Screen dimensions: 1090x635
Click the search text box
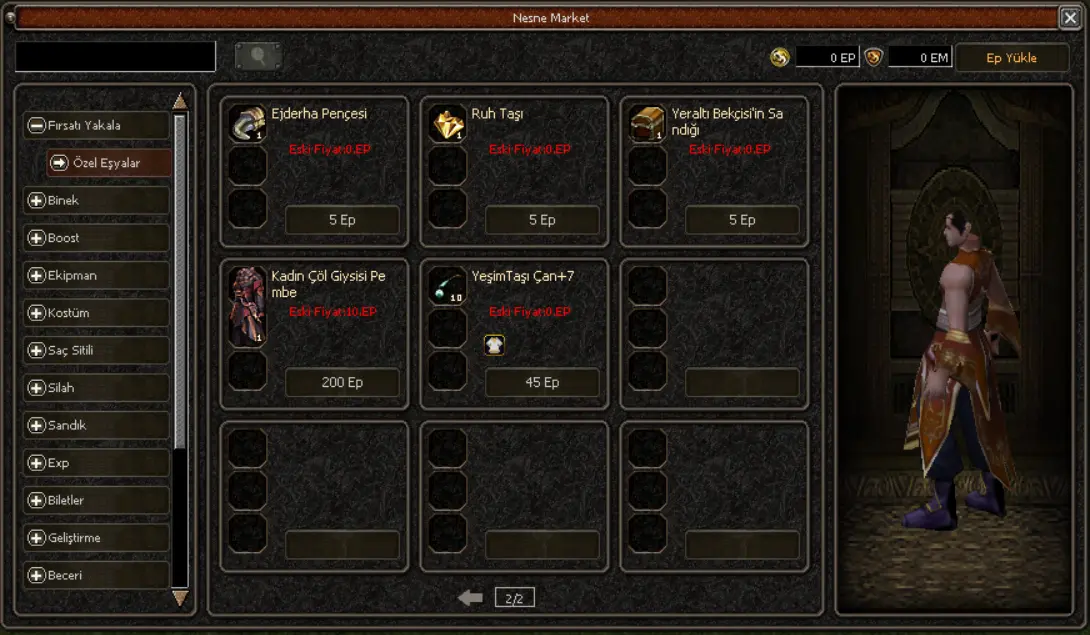(x=115, y=57)
